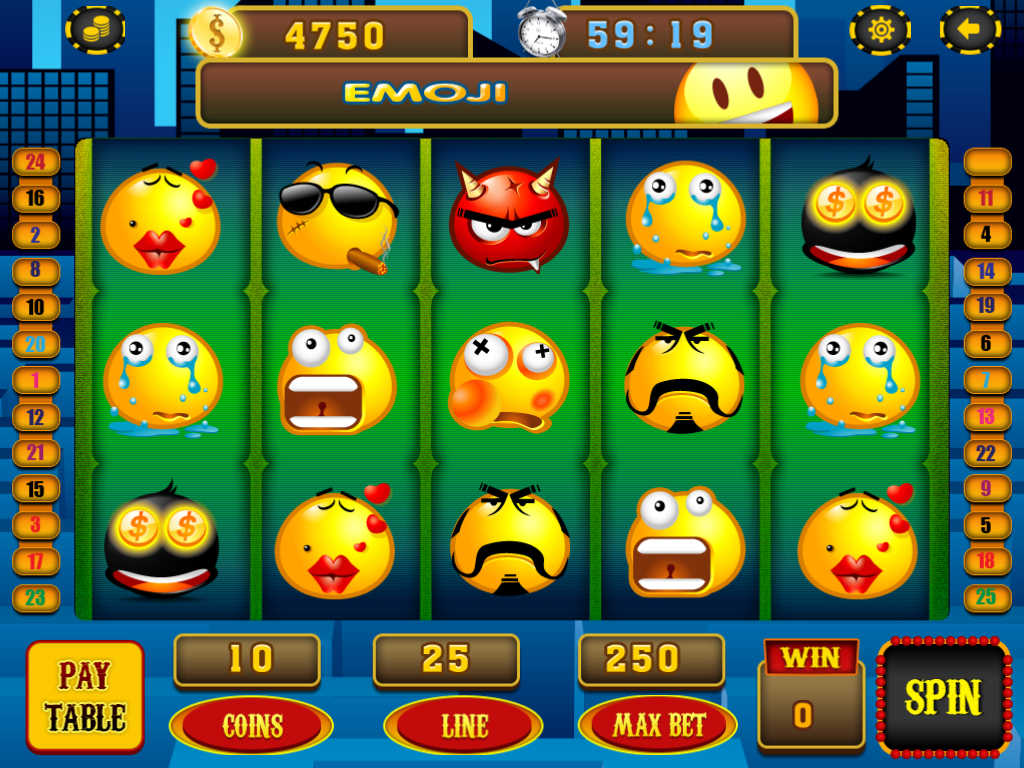Highlight payline 23 indicator

coord(36,598)
